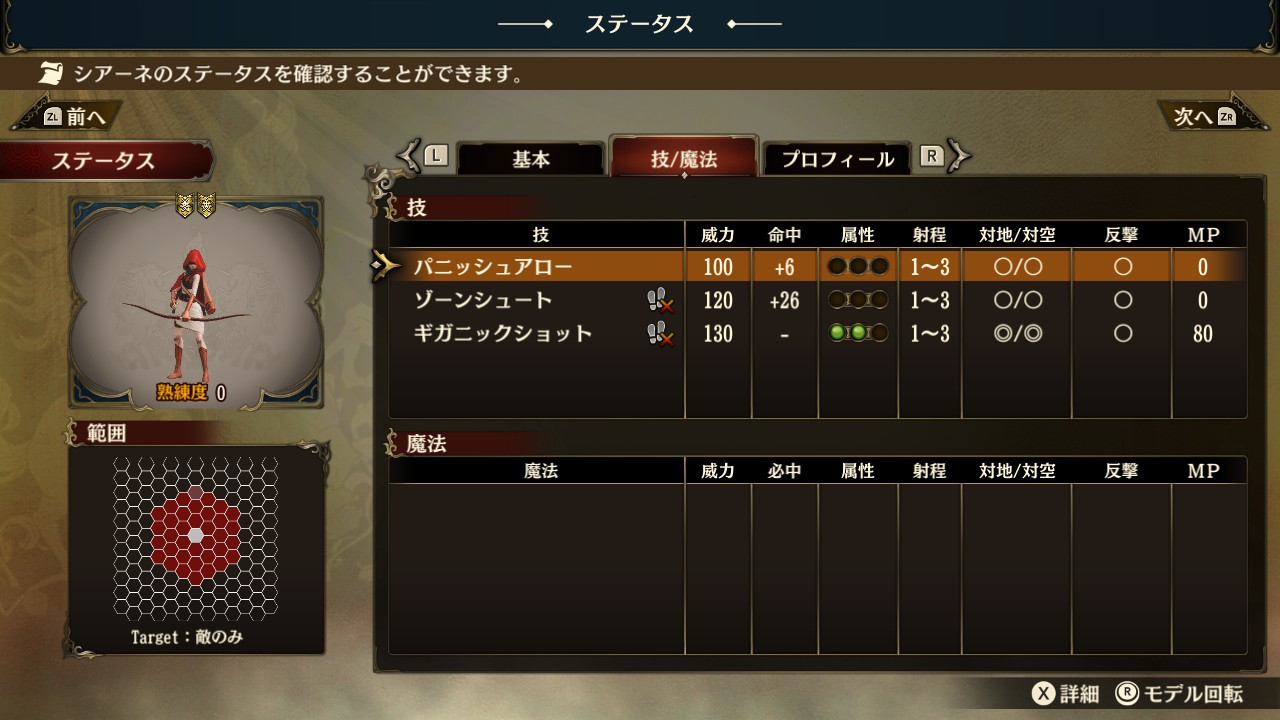Switch to the 基本 tab

531,159
